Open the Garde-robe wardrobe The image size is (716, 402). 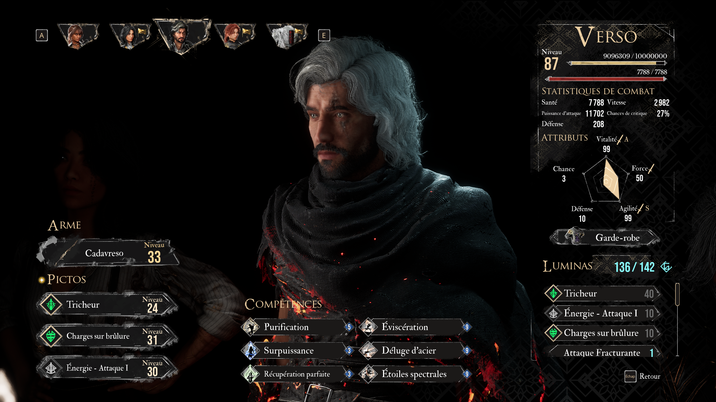pos(606,237)
